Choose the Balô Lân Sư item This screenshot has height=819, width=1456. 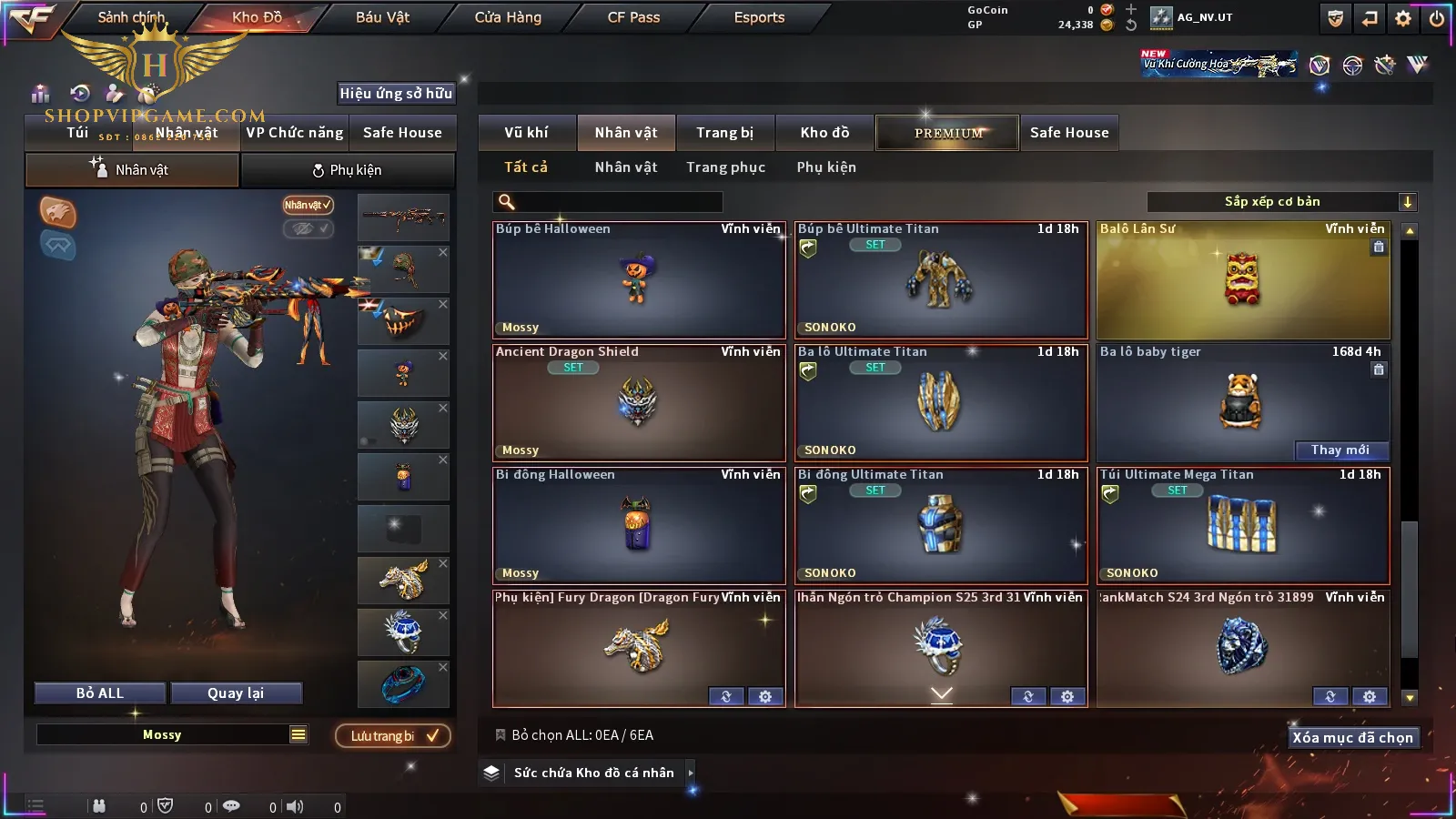pyautogui.click(x=1242, y=280)
